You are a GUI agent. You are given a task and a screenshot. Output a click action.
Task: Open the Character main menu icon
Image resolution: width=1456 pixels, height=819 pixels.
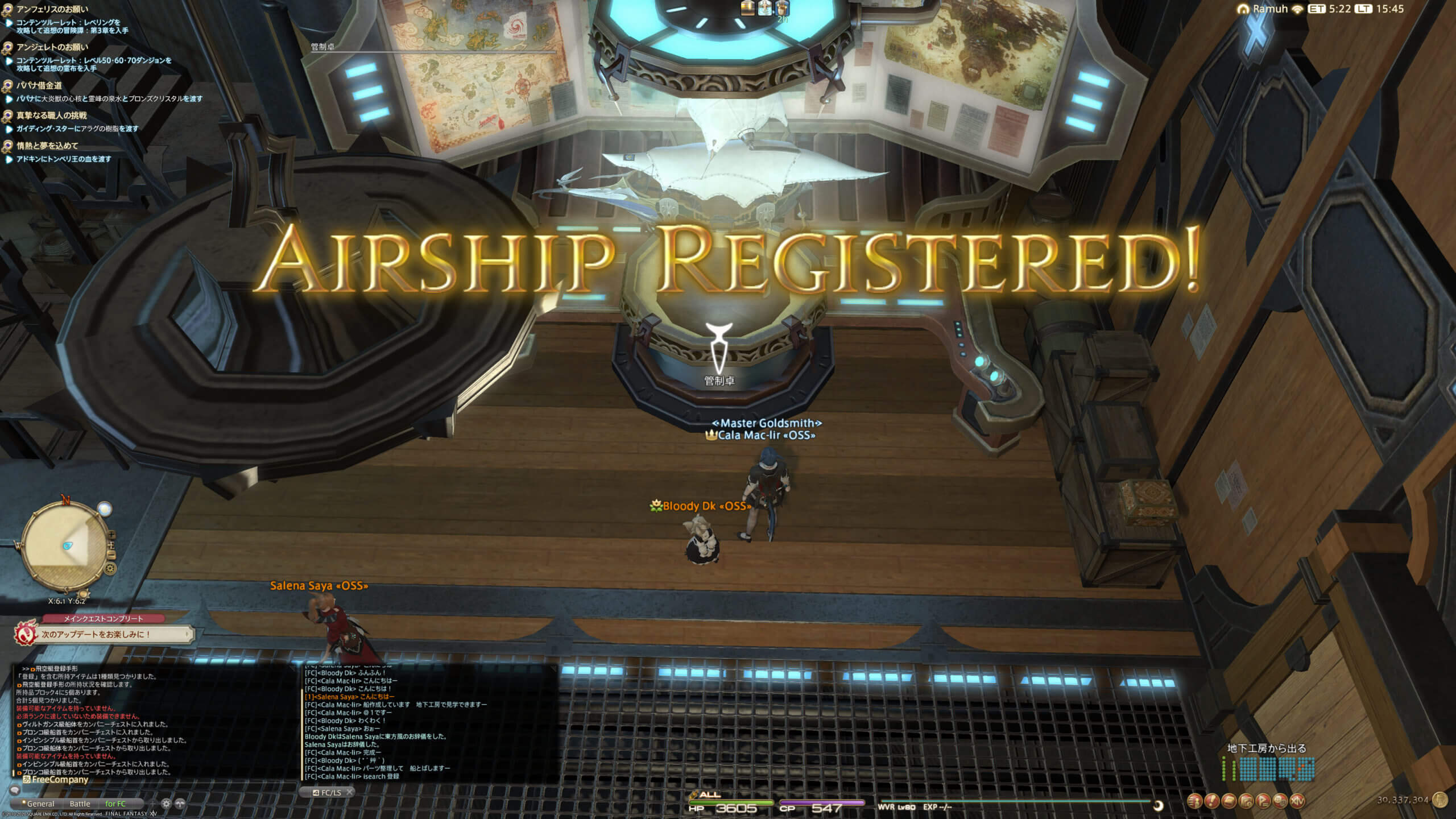(x=1195, y=801)
